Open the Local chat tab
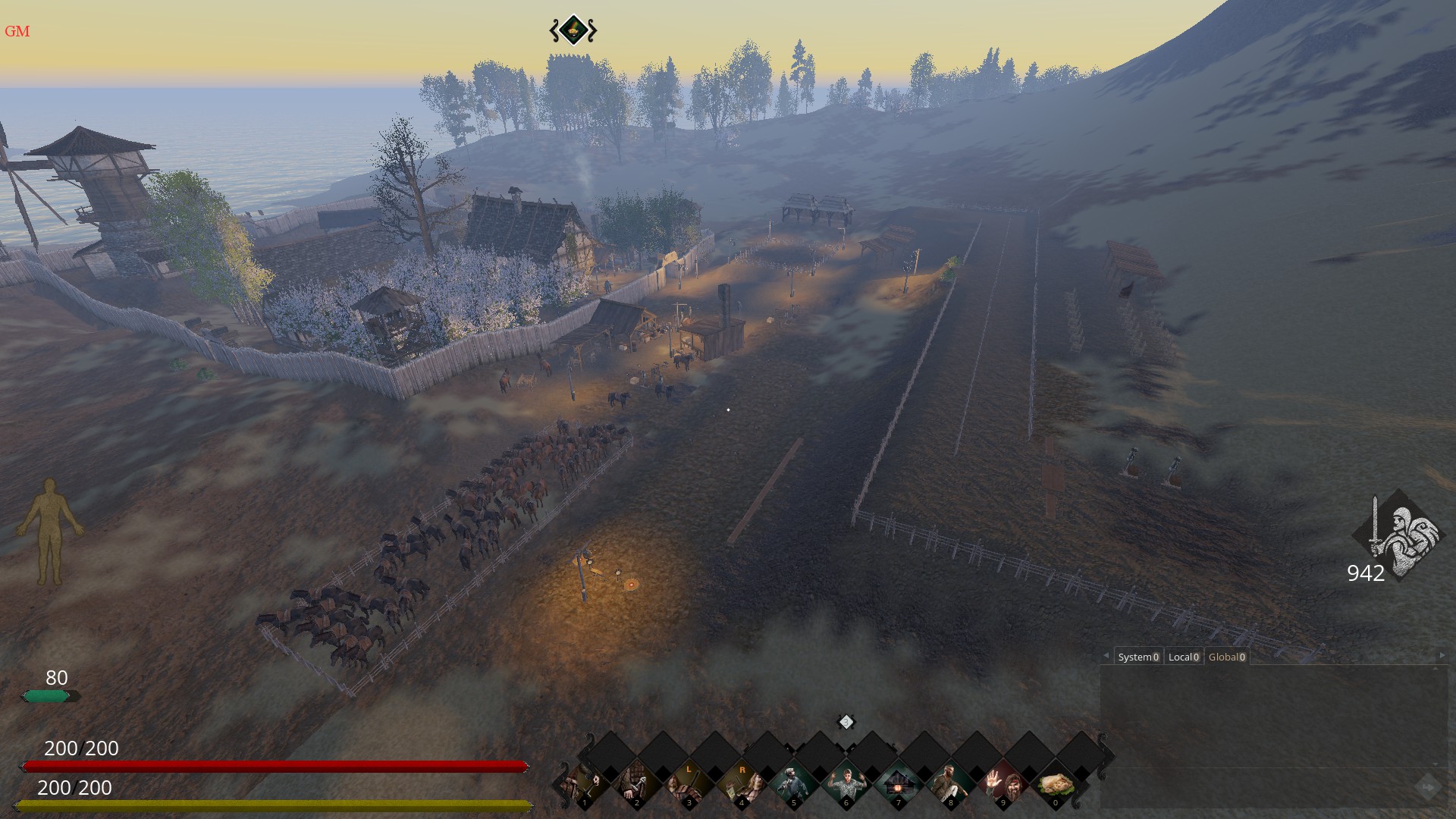This screenshot has height=819, width=1456. click(1184, 657)
